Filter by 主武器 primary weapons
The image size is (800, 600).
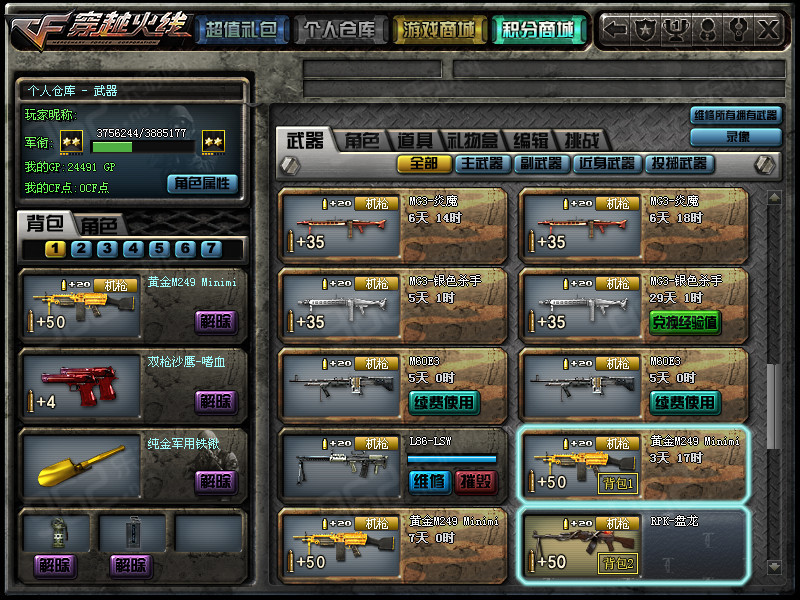click(x=483, y=163)
